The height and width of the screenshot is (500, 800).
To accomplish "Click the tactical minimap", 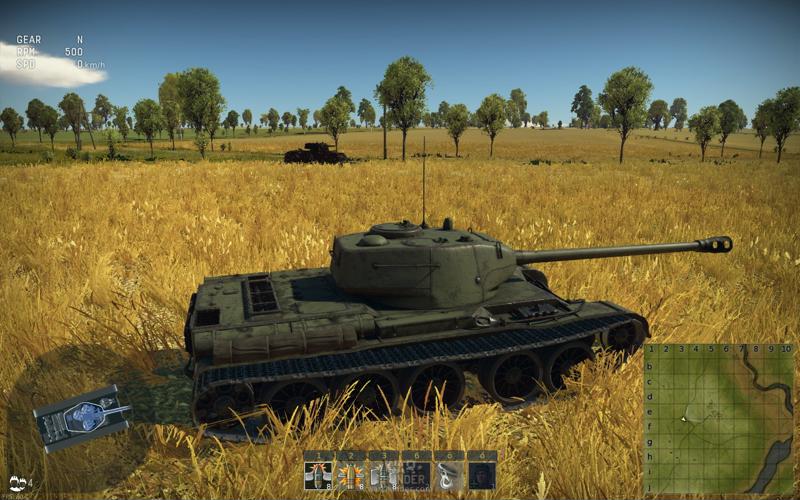I will click(x=718, y=418).
